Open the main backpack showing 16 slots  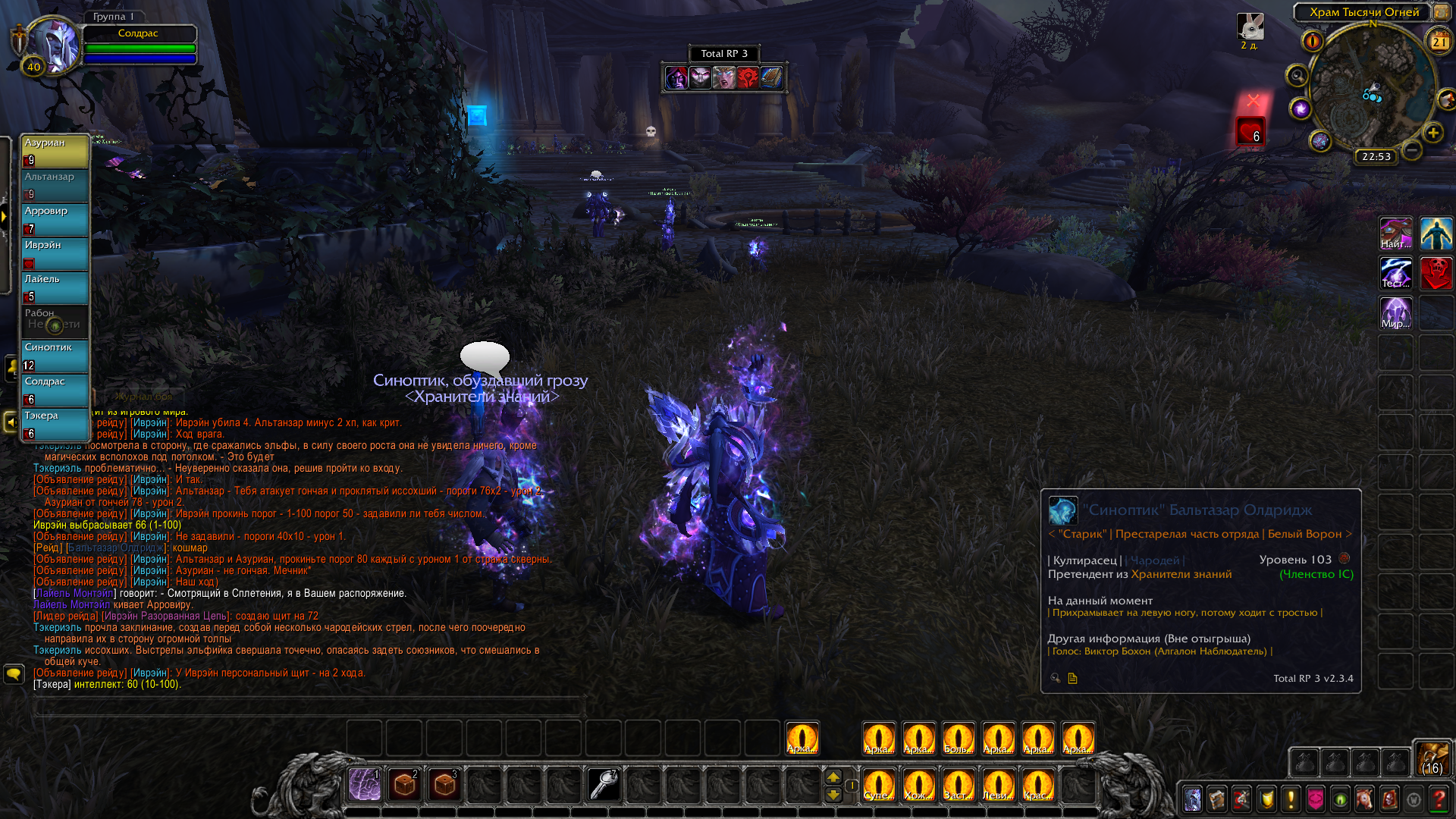[1432, 758]
